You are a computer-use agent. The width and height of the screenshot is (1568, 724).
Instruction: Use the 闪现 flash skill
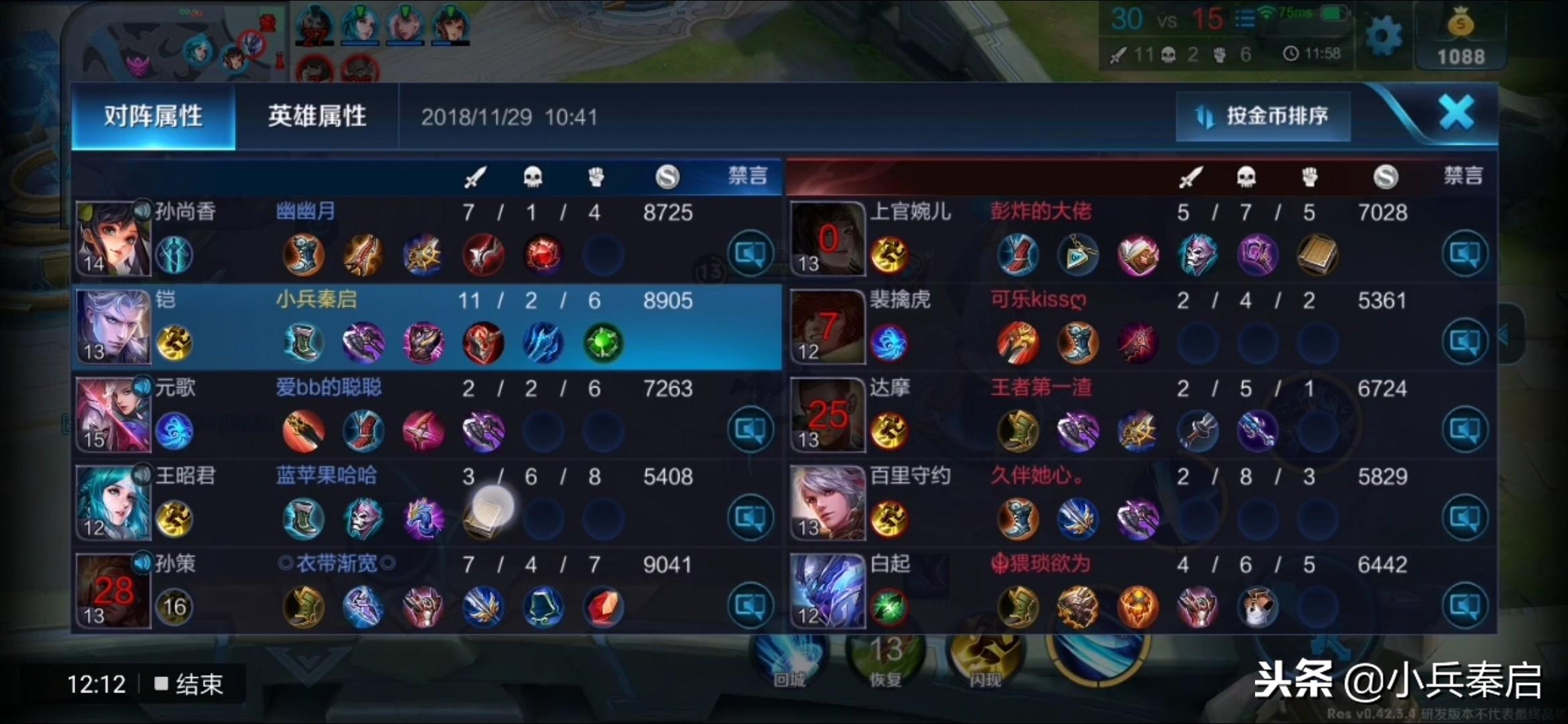(x=985, y=657)
